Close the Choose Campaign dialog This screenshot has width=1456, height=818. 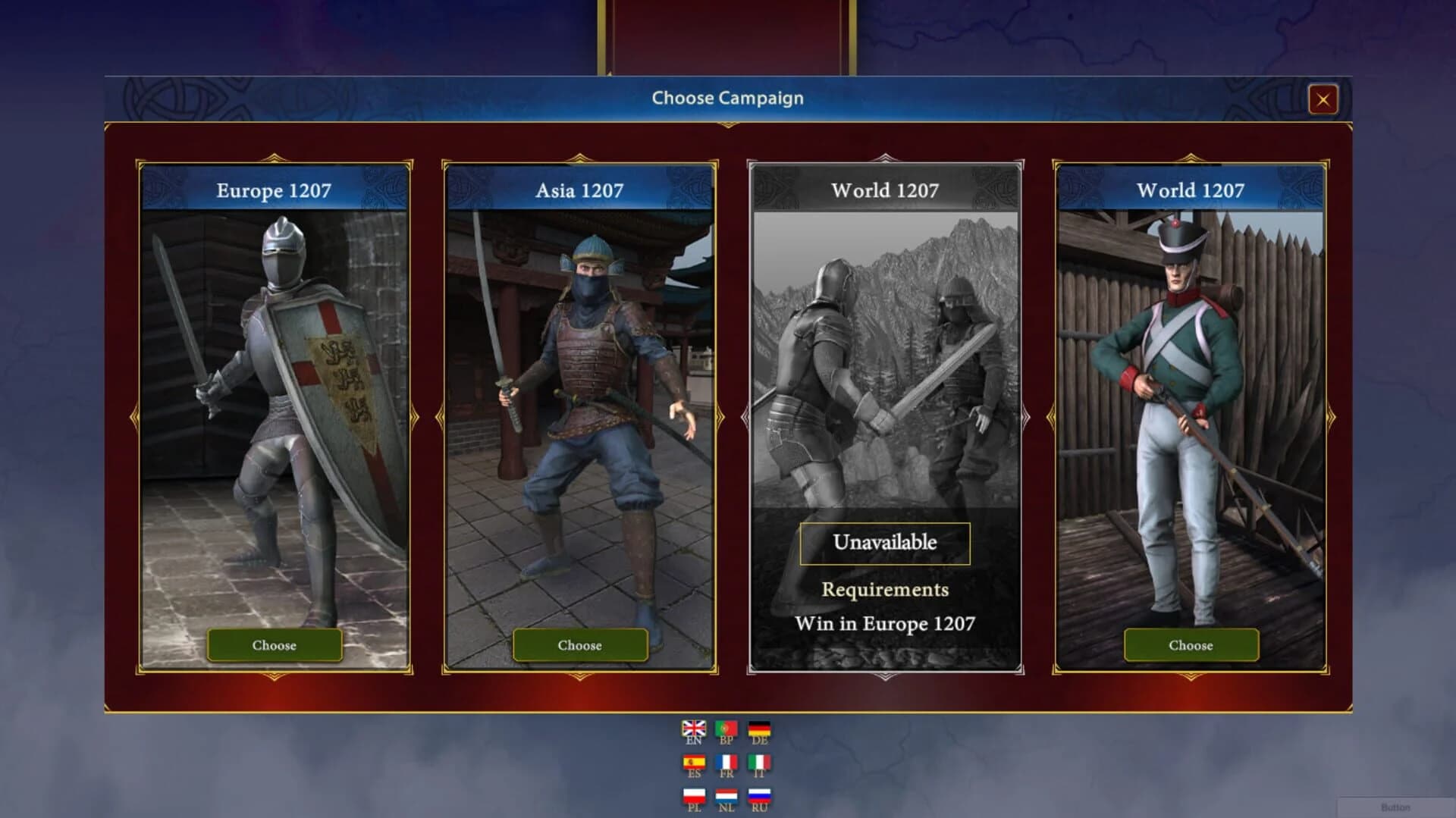(x=1324, y=99)
